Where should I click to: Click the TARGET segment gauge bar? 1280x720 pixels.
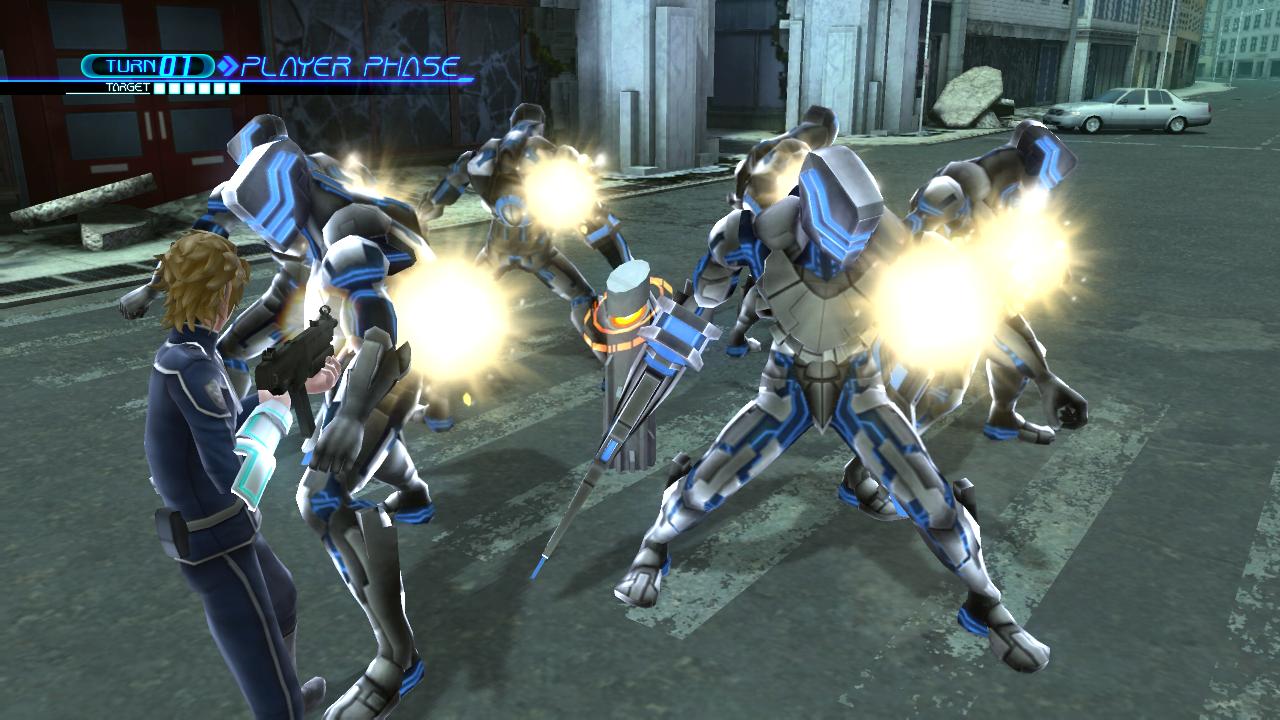(198, 88)
